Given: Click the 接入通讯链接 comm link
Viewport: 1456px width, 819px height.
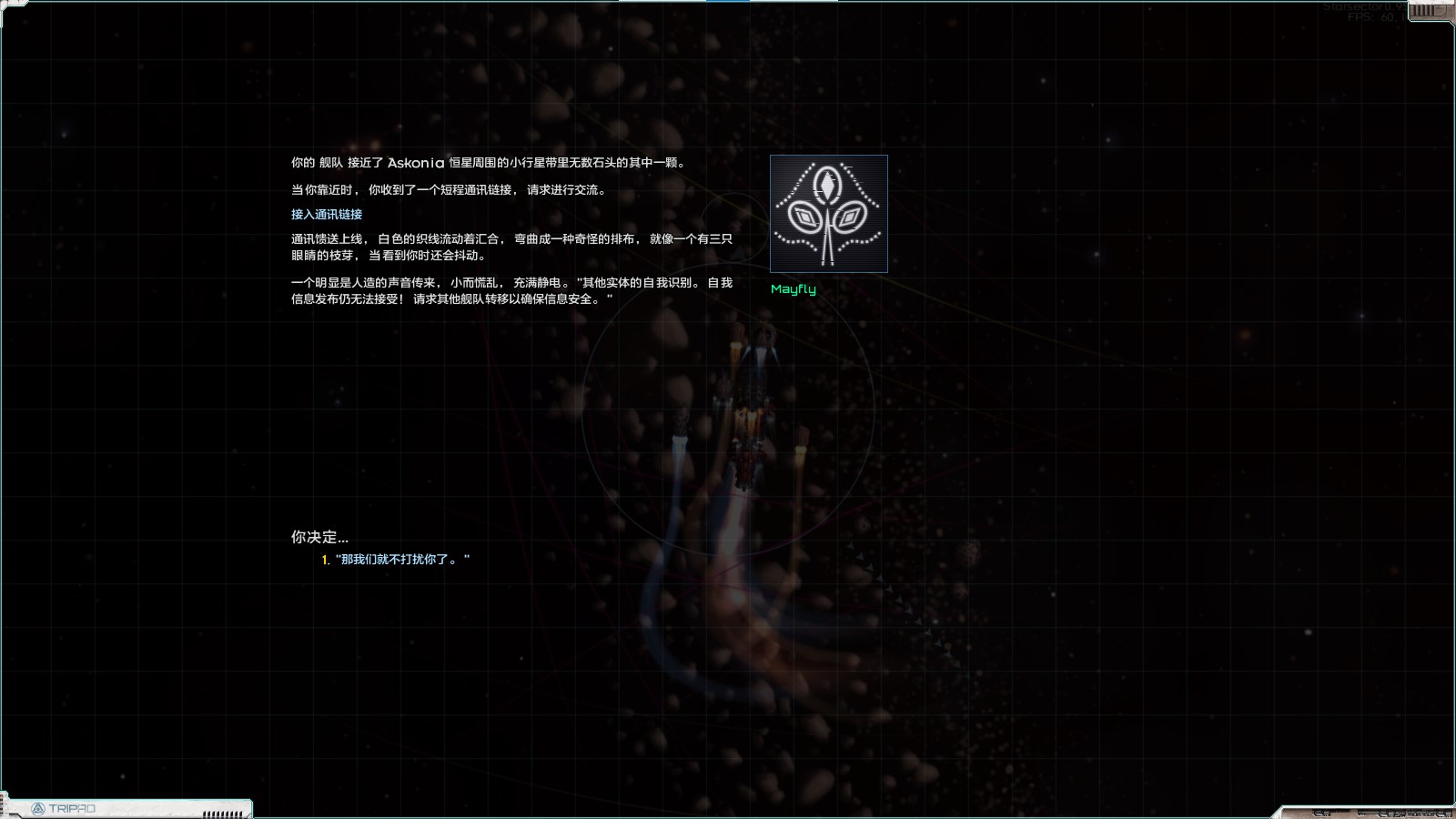Looking at the screenshot, I should tap(324, 215).
